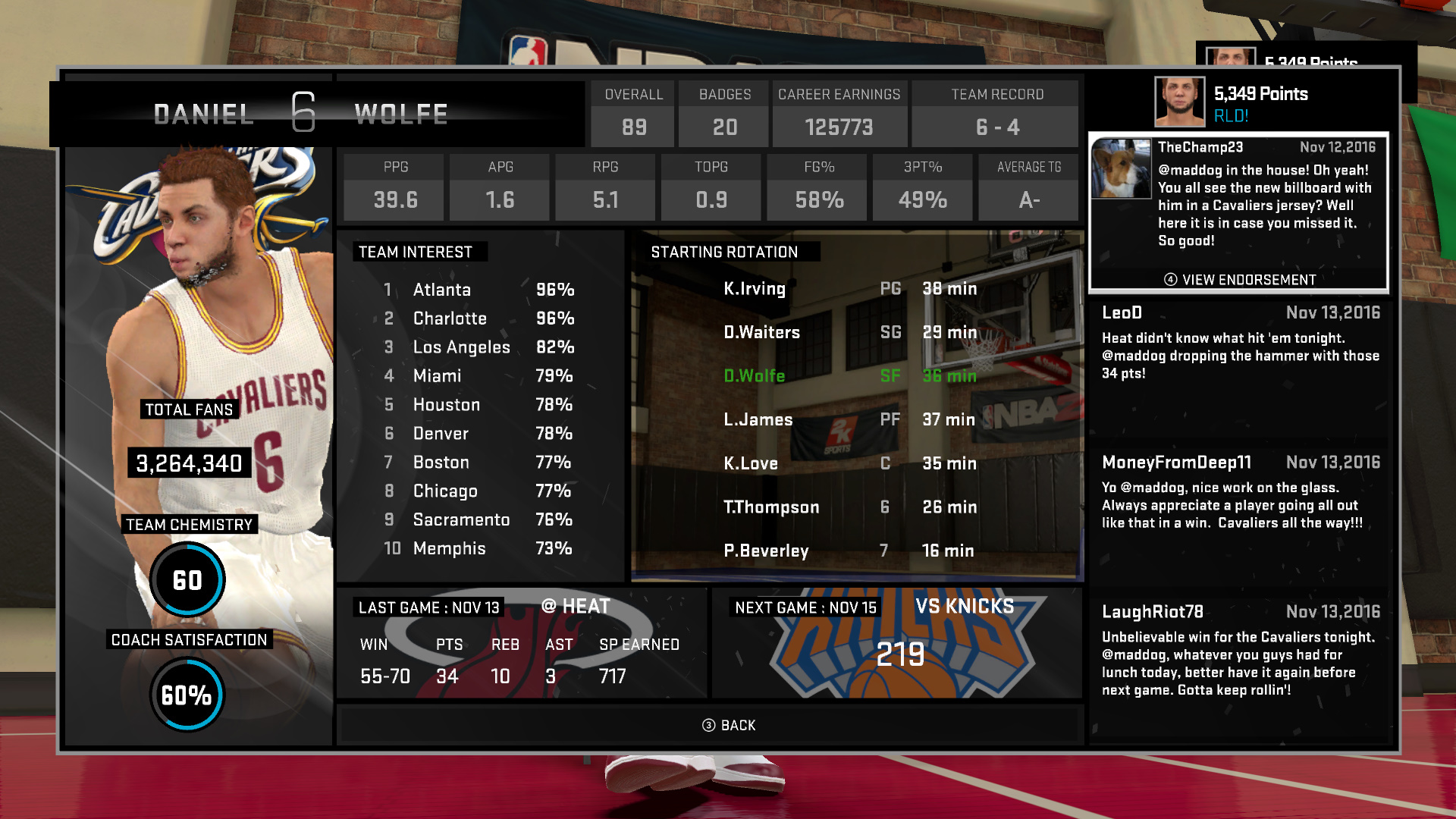Go back using the Back bar

click(728, 726)
